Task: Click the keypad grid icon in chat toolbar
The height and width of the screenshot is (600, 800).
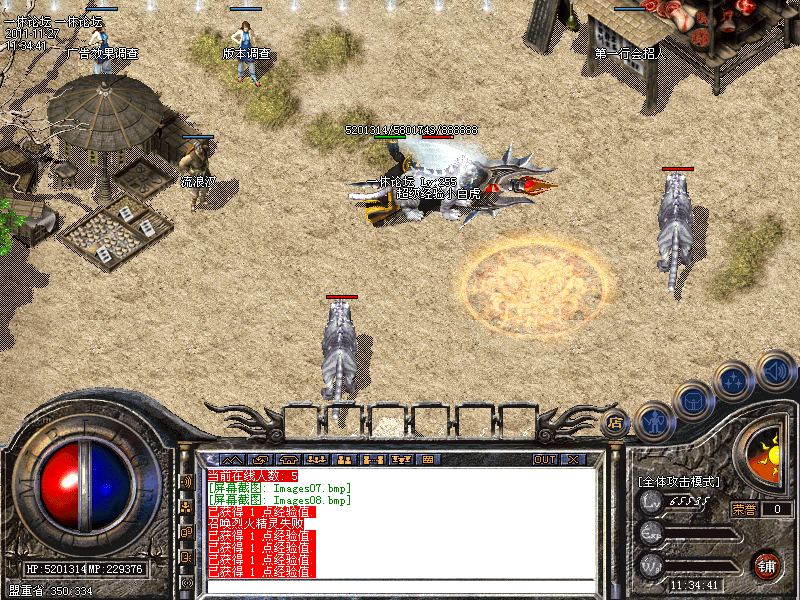Action: coord(426,460)
